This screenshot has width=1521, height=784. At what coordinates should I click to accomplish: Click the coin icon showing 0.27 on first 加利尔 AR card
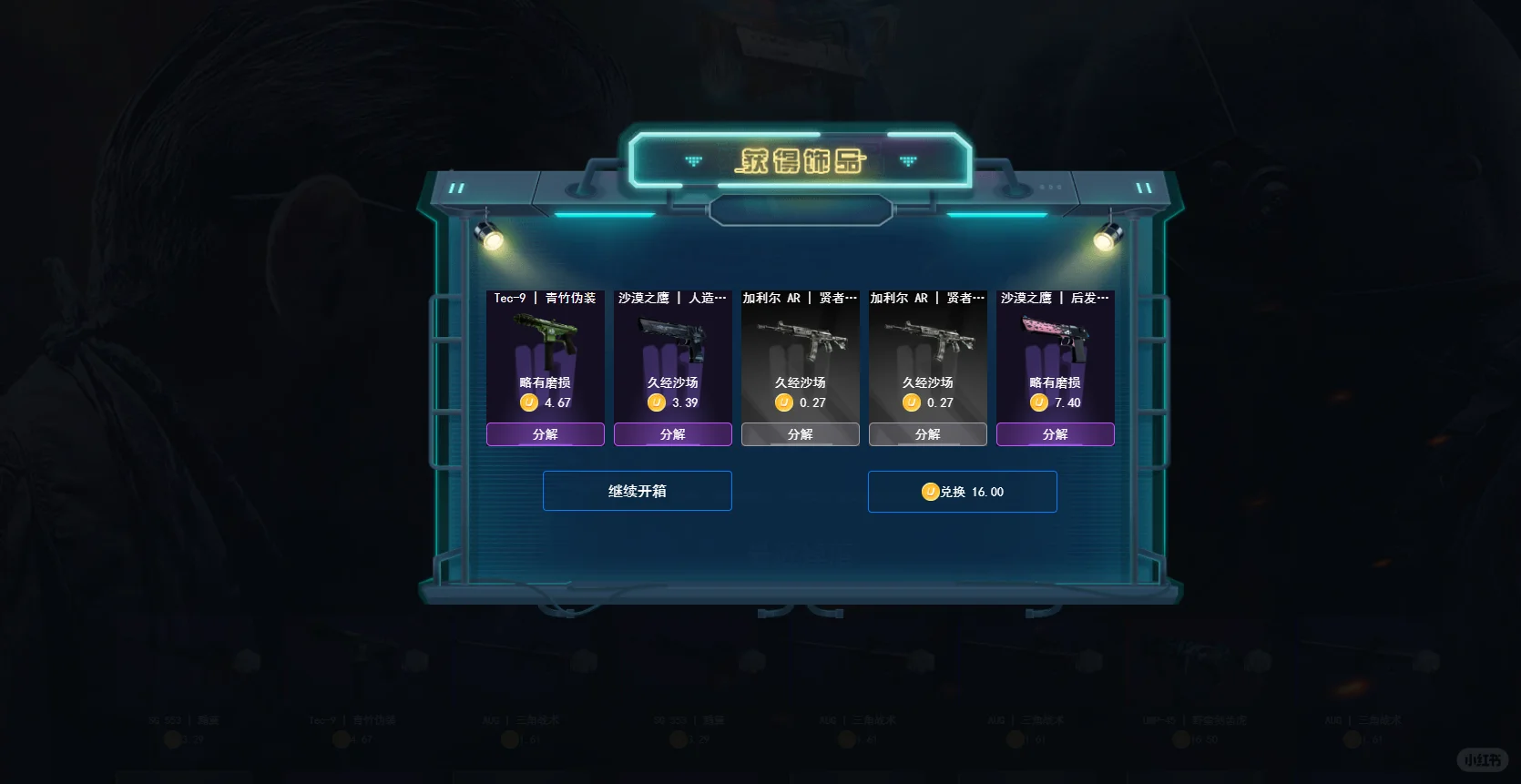pyautogui.click(x=782, y=403)
